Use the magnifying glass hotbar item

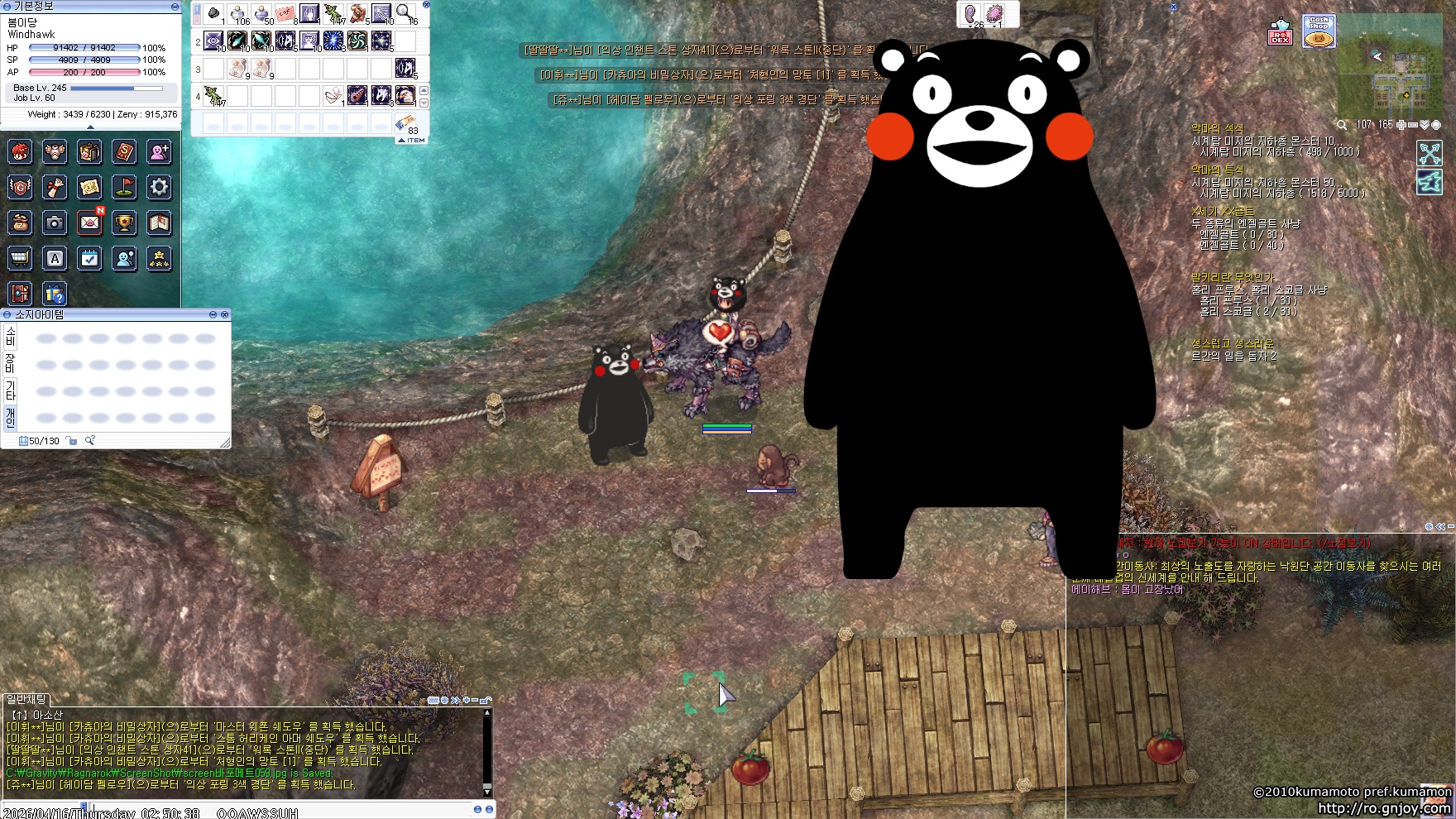coord(405,13)
